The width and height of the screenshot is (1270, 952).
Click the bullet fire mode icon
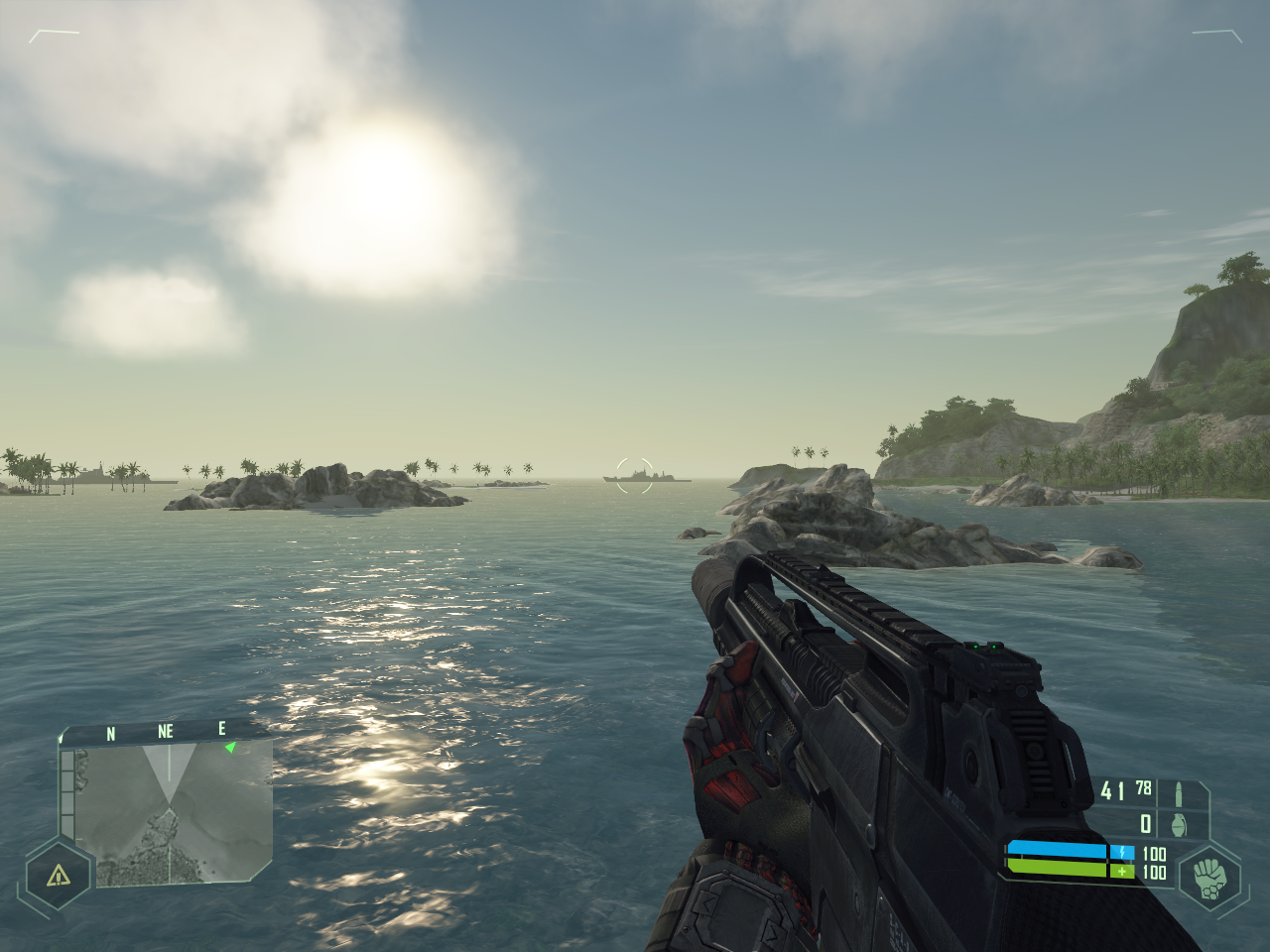click(1179, 792)
